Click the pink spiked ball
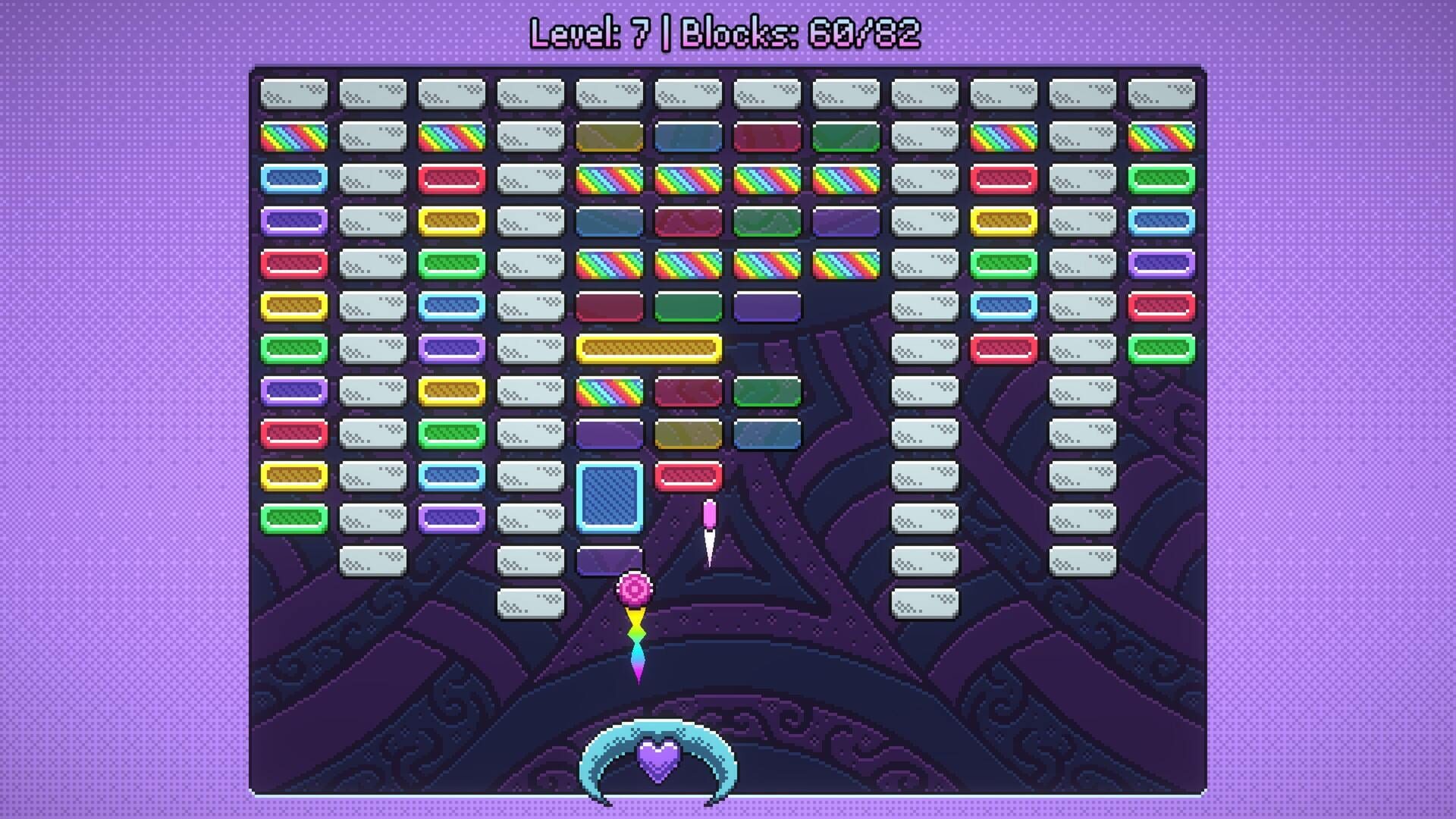 (635, 584)
